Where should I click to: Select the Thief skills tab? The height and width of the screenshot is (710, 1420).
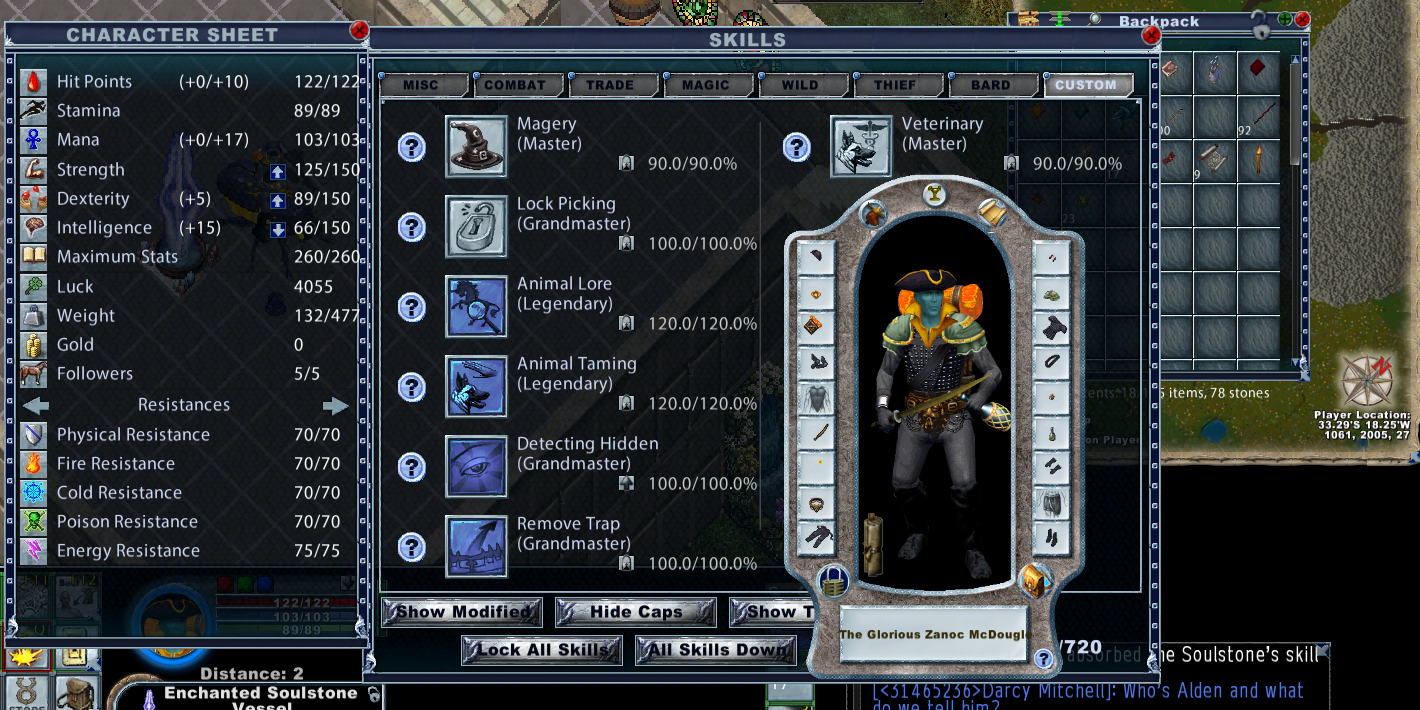[x=895, y=85]
